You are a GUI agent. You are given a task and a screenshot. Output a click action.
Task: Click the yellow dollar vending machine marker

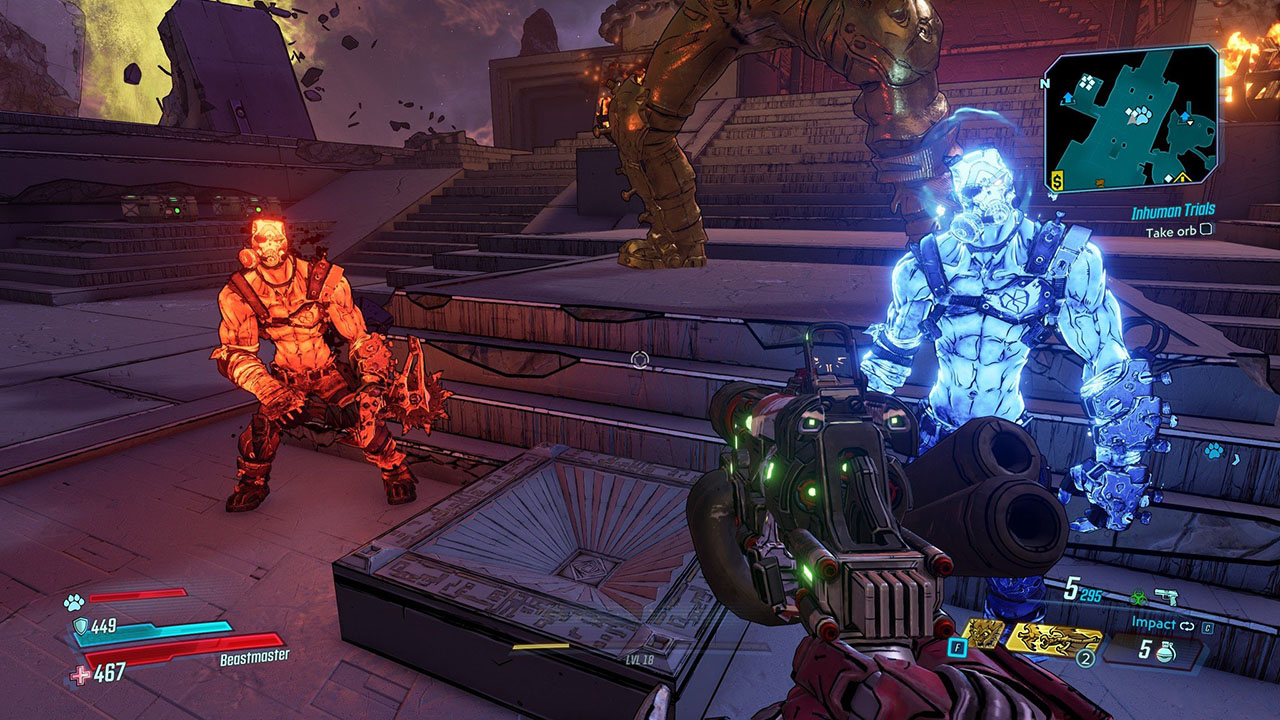coord(1056,180)
